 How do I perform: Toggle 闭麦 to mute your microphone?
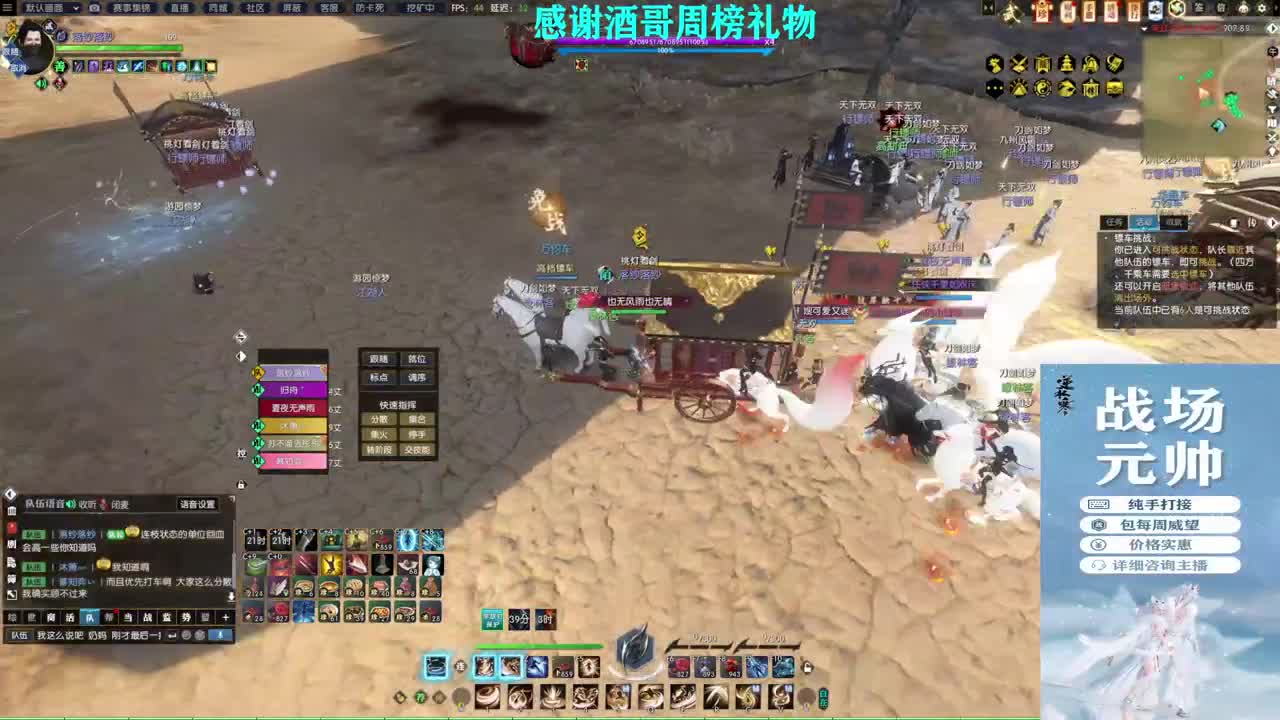(x=120, y=503)
